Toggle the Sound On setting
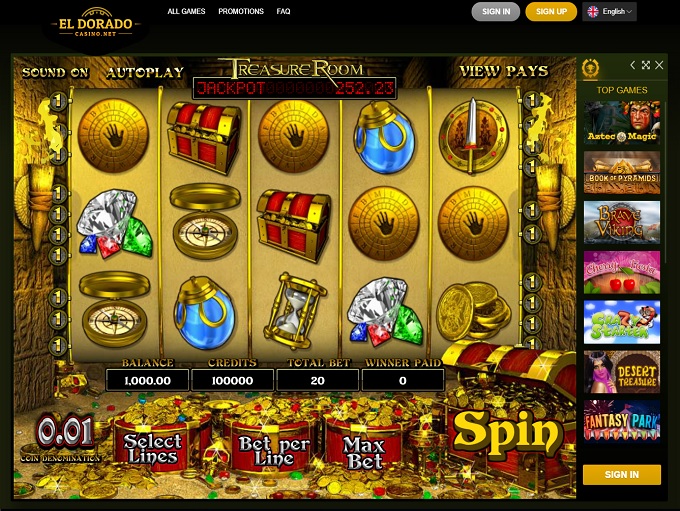 [x=55, y=72]
